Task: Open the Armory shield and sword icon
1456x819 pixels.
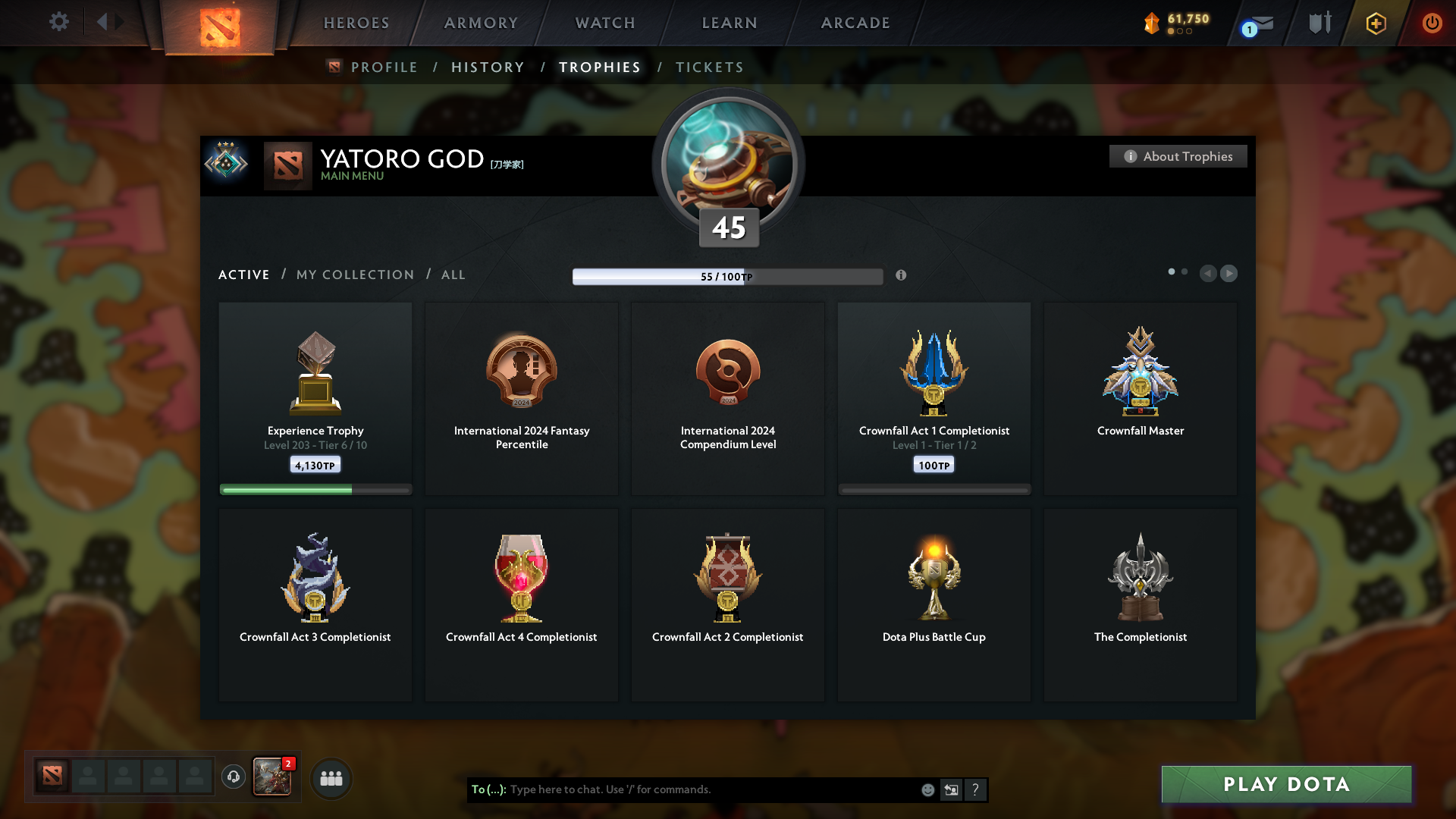Action: tap(1319, 23)
